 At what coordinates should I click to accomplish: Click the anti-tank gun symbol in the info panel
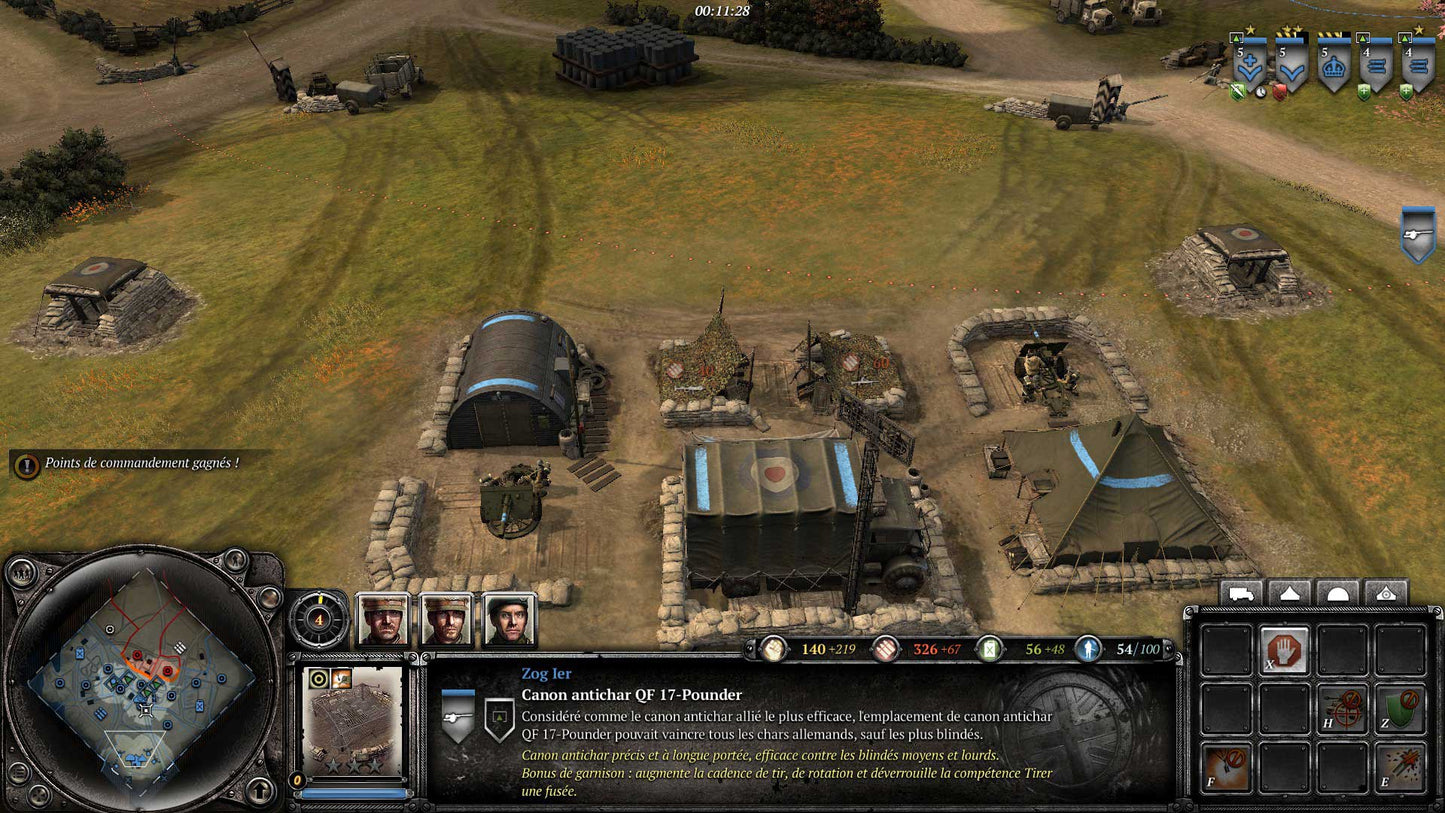tap(457, 718)
